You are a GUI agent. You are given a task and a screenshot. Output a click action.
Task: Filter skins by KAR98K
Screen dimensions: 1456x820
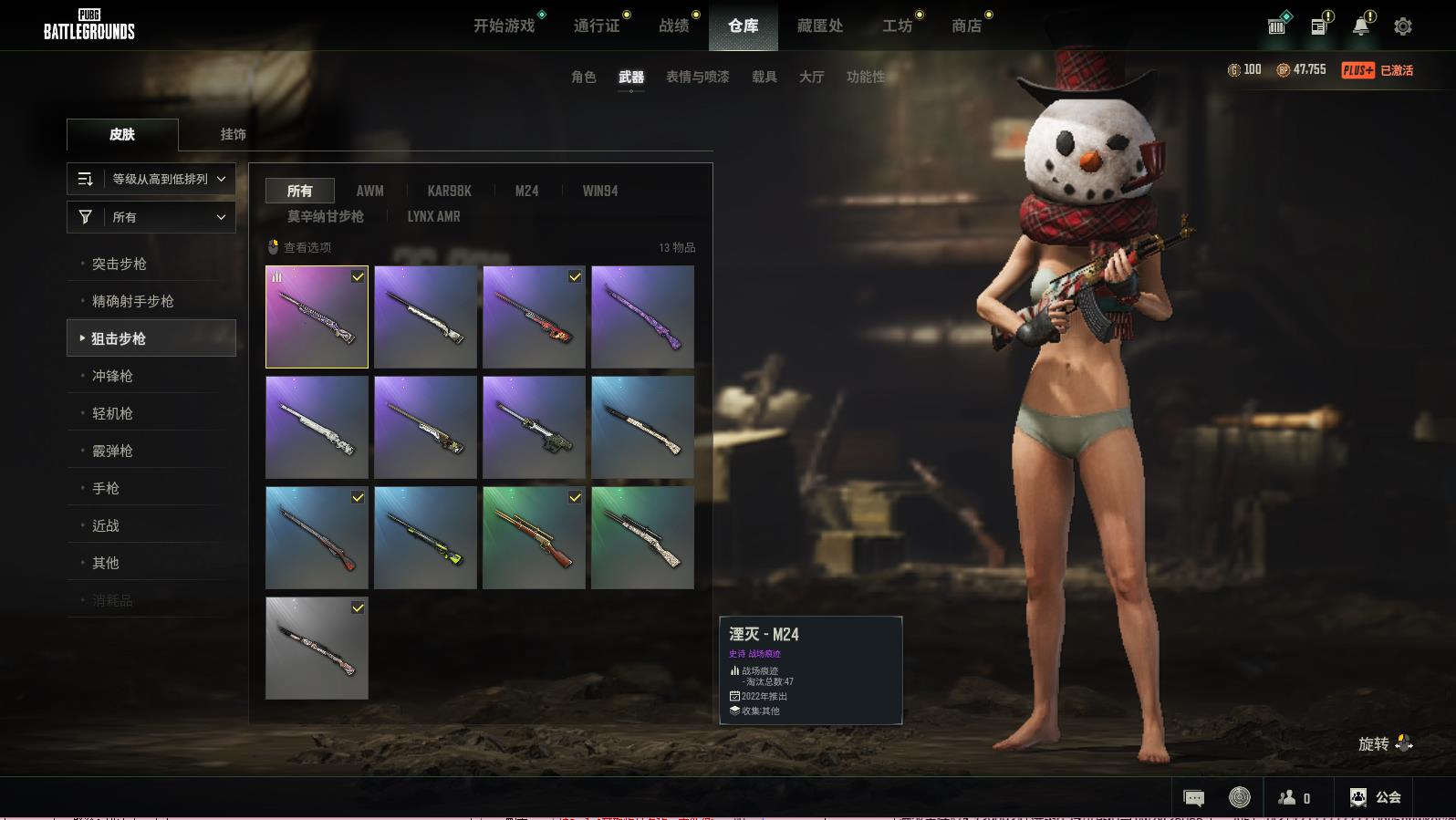click(x=449, y=191)
